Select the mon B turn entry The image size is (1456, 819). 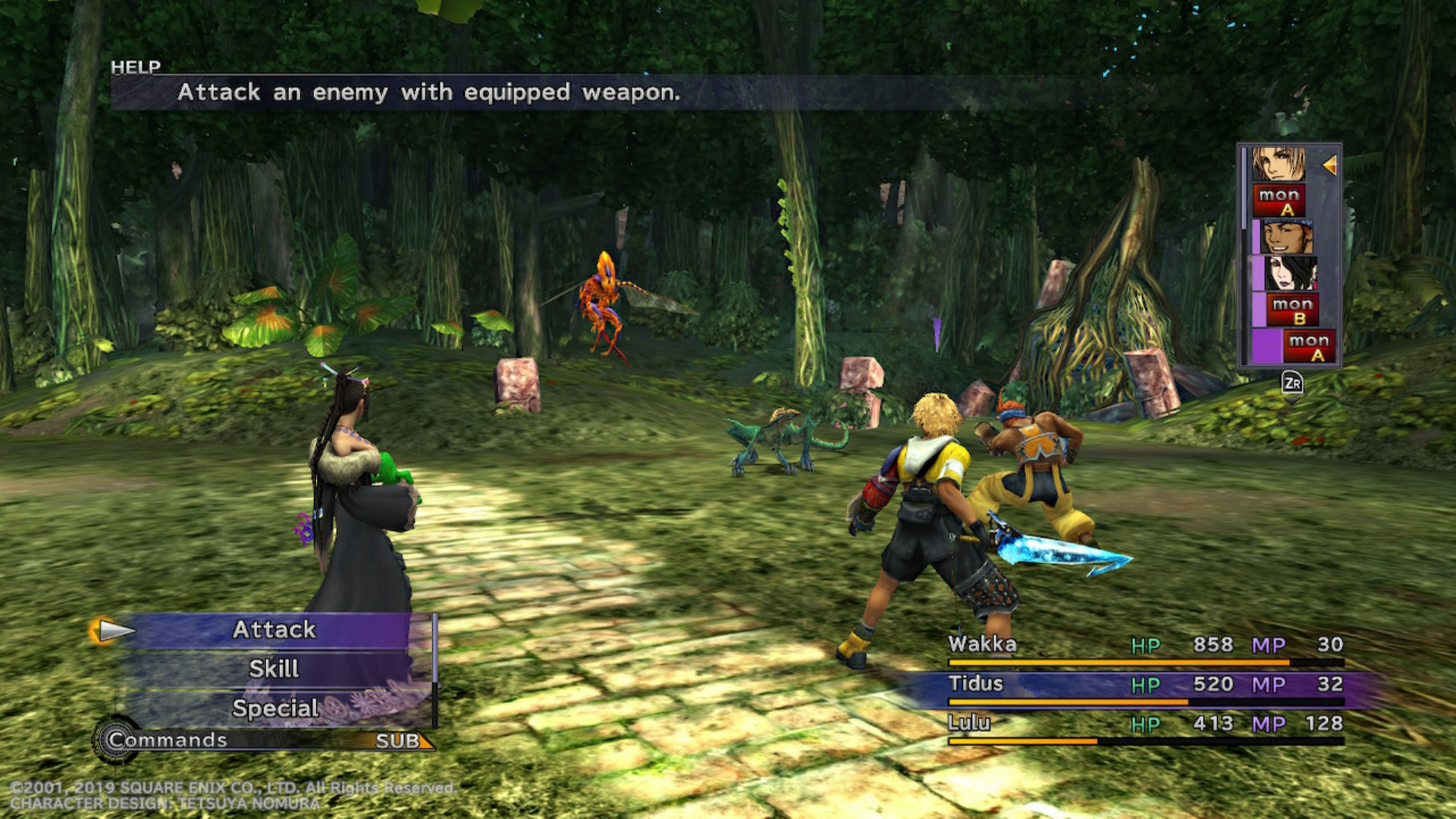(1292, 309)
